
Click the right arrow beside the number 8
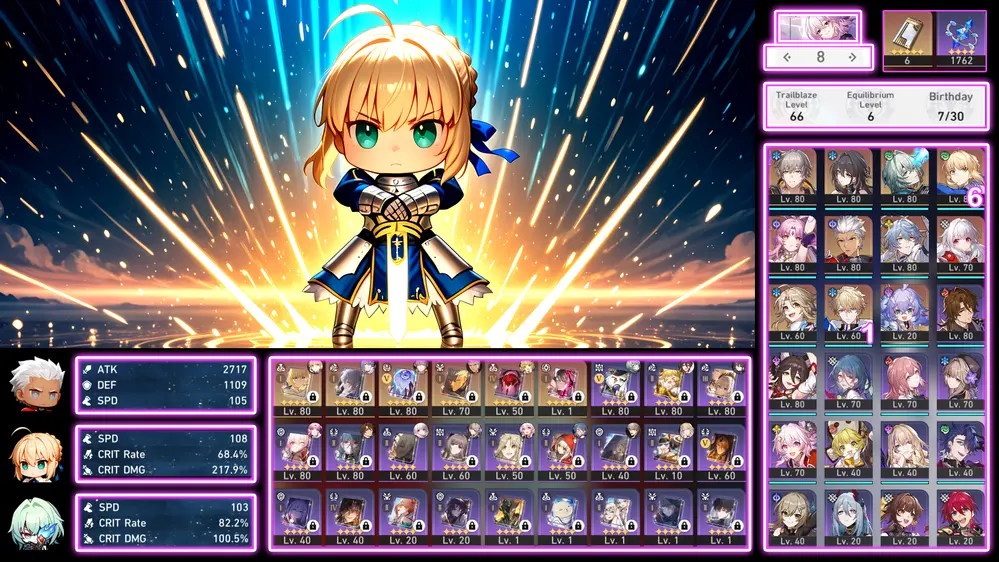pos(852,57)
